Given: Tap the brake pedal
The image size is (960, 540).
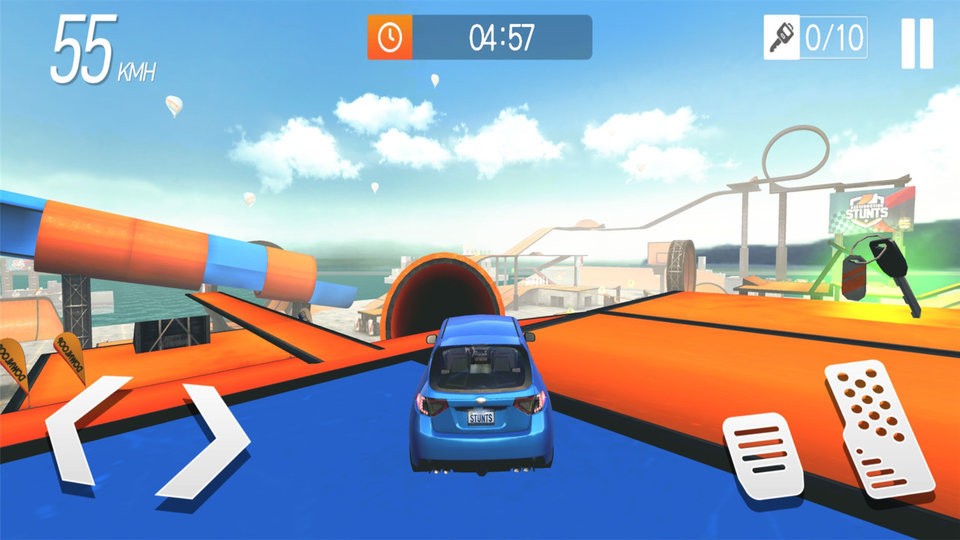Looking at the screenshot, I should click(762, 456).
